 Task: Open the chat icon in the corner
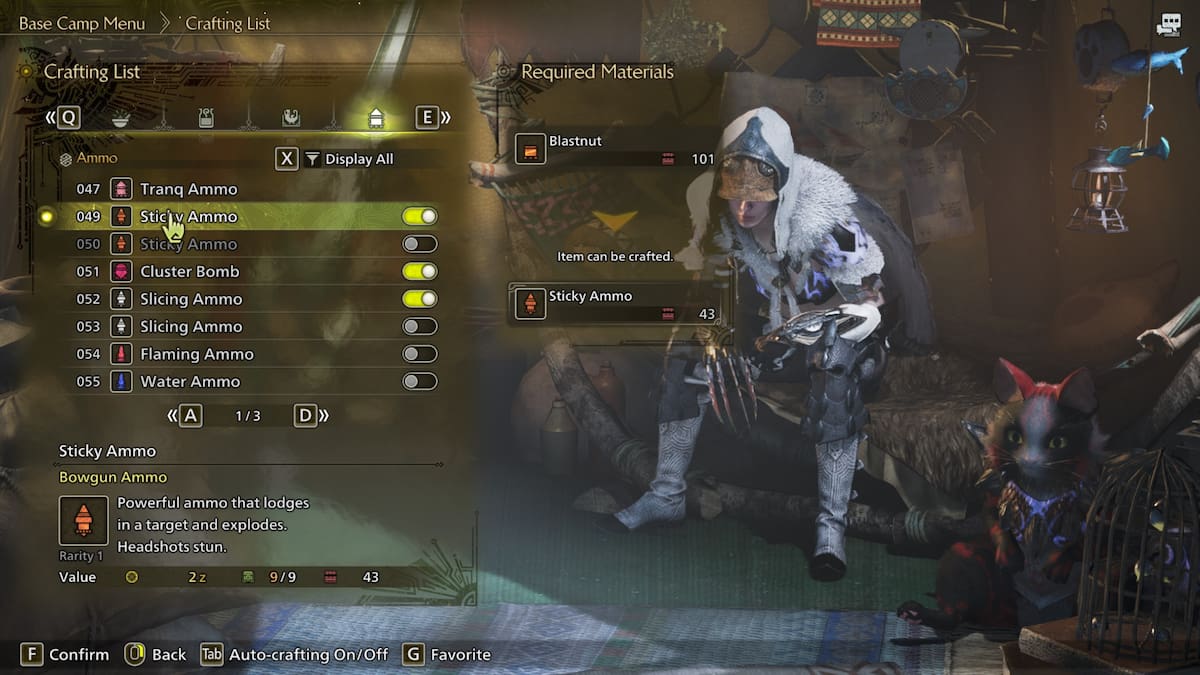click(x=1167, y=26)
